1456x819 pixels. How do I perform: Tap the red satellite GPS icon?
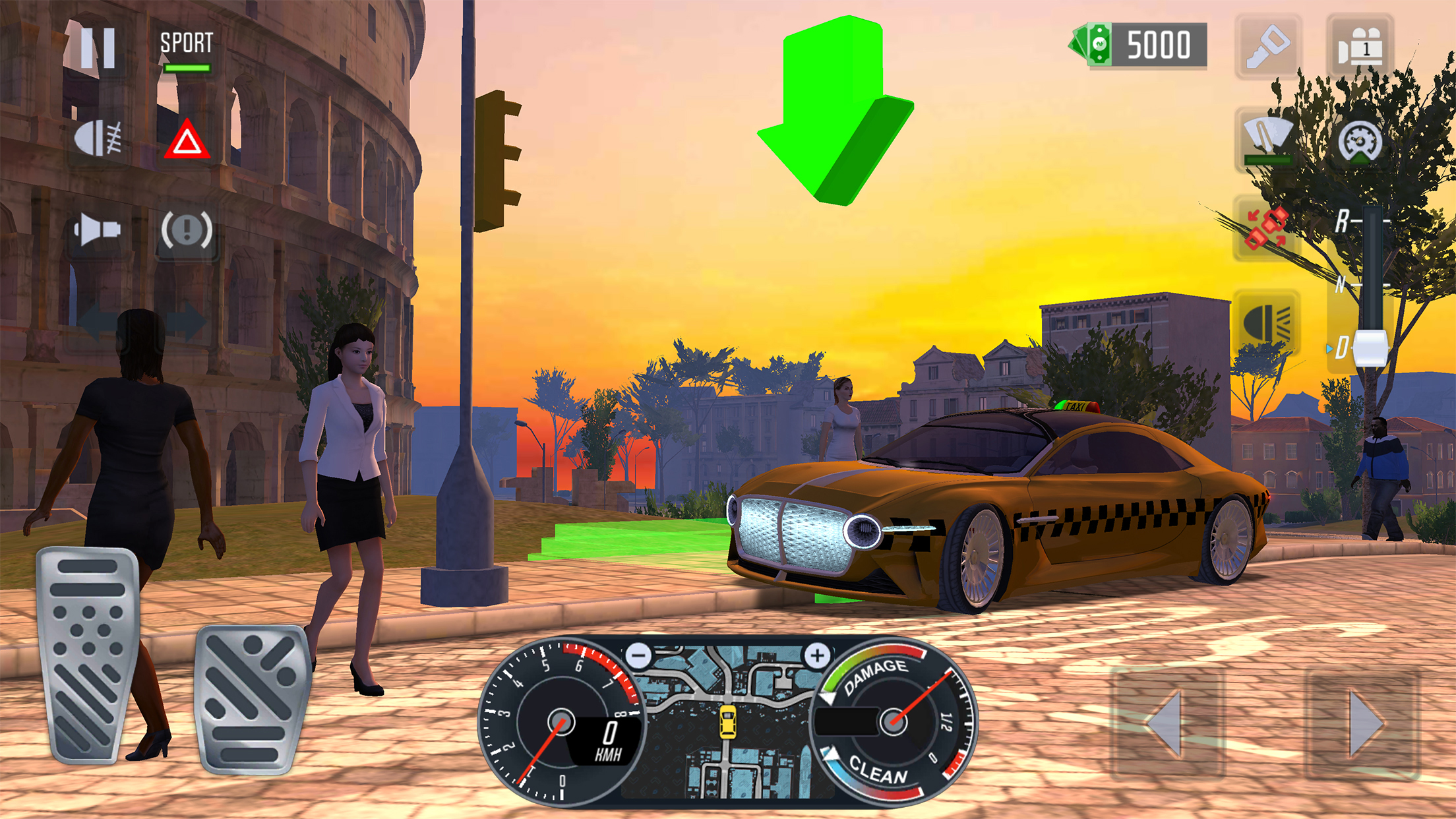tap(1267, 229)
